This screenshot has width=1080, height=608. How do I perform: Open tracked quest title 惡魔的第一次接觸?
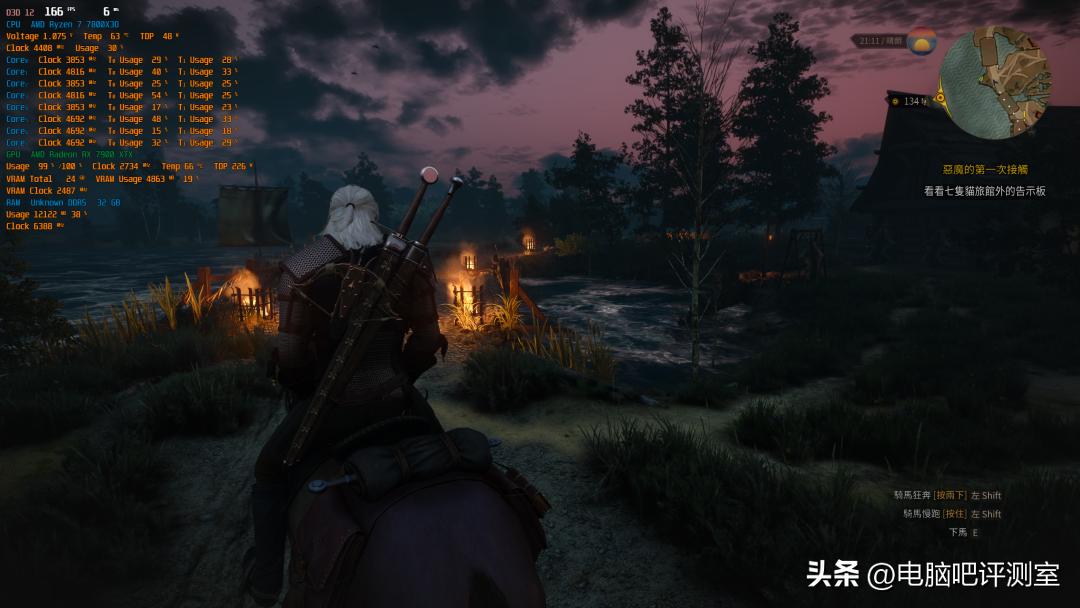(x=984, y=170)
